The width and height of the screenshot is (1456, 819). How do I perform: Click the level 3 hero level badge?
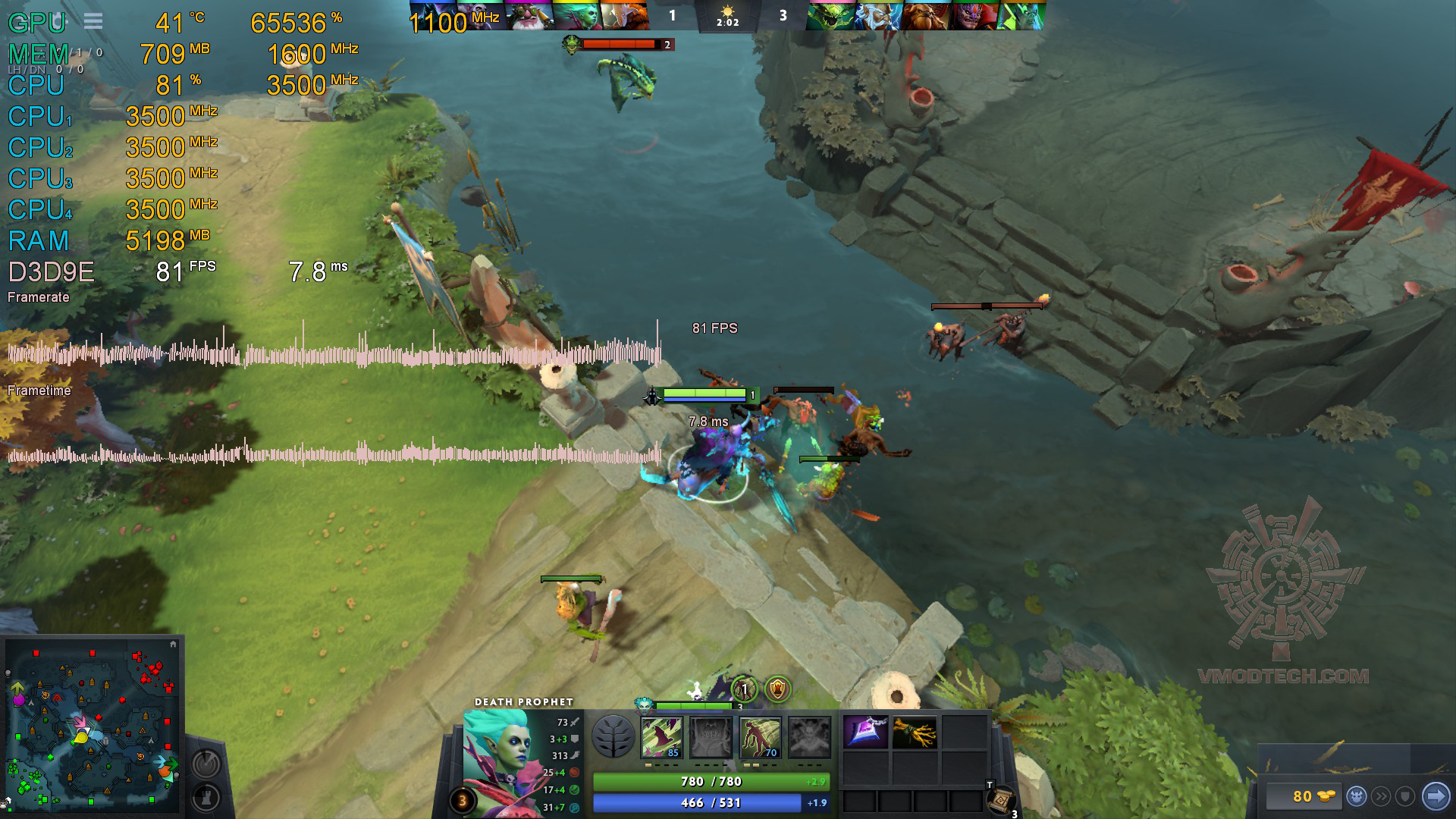click(462, 800)
